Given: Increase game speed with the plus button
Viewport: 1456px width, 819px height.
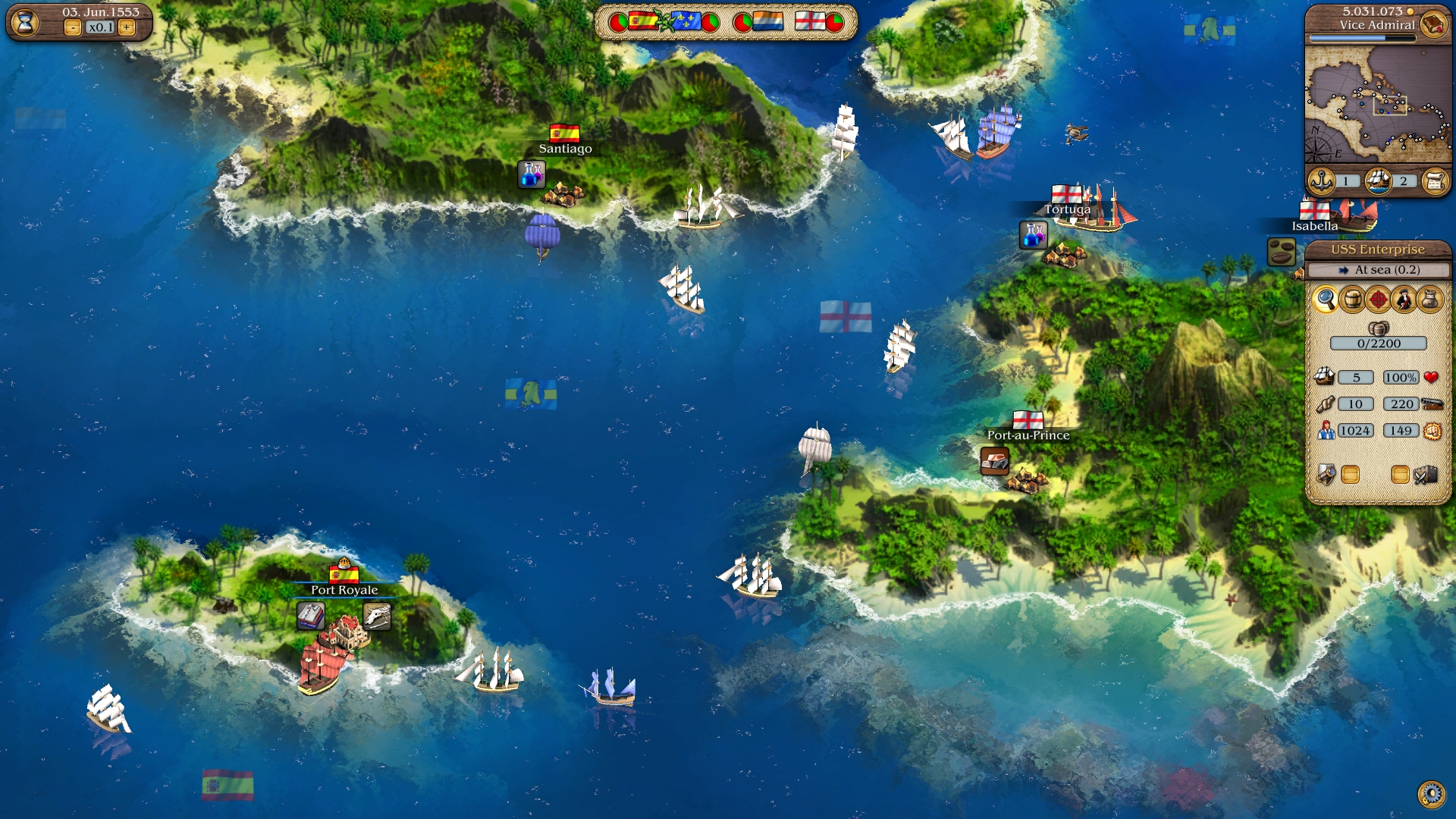Looking at the screenshot, I should click(127, 28).
